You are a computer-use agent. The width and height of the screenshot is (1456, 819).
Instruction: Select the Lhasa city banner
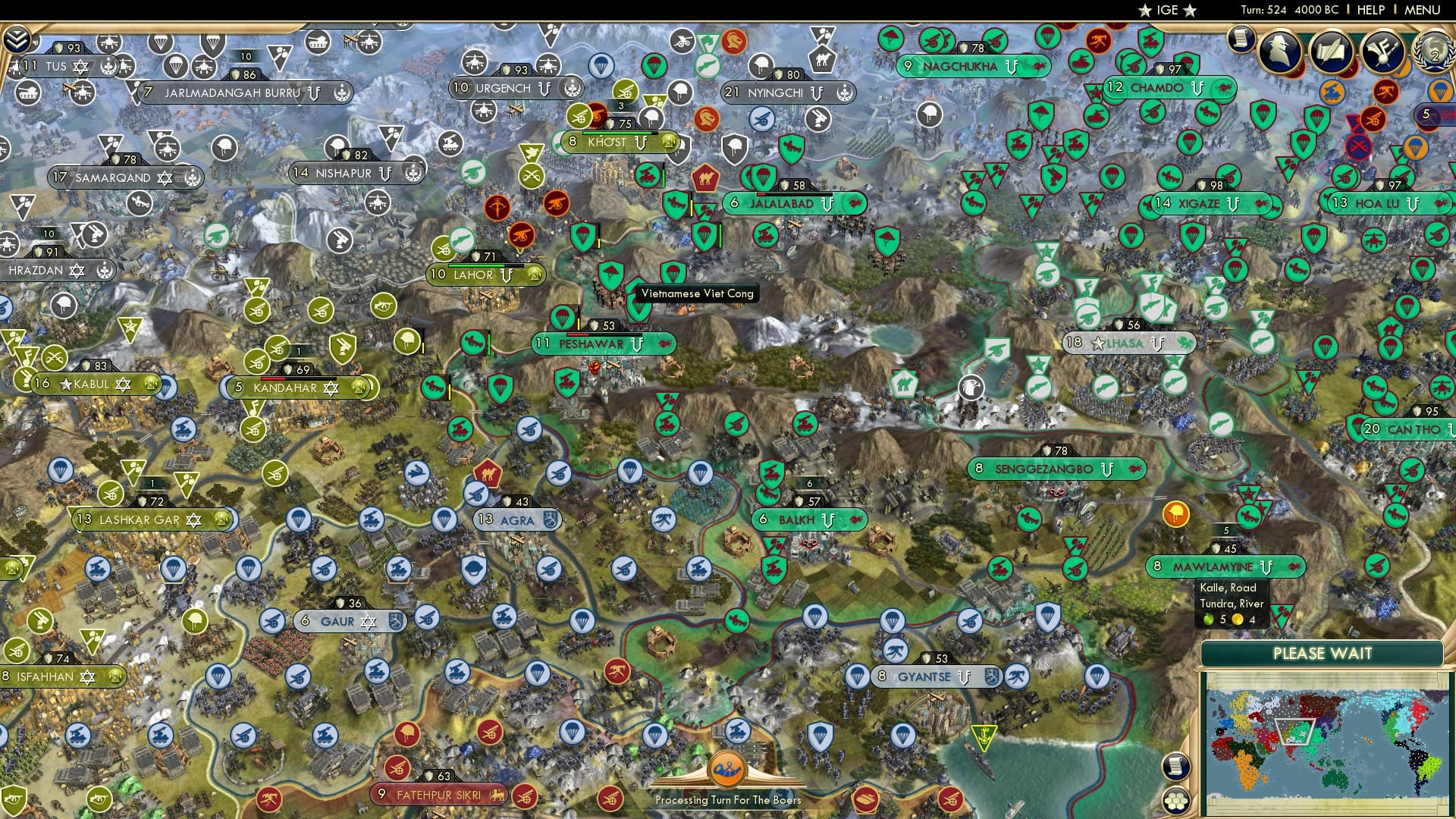click(1128, 343)
